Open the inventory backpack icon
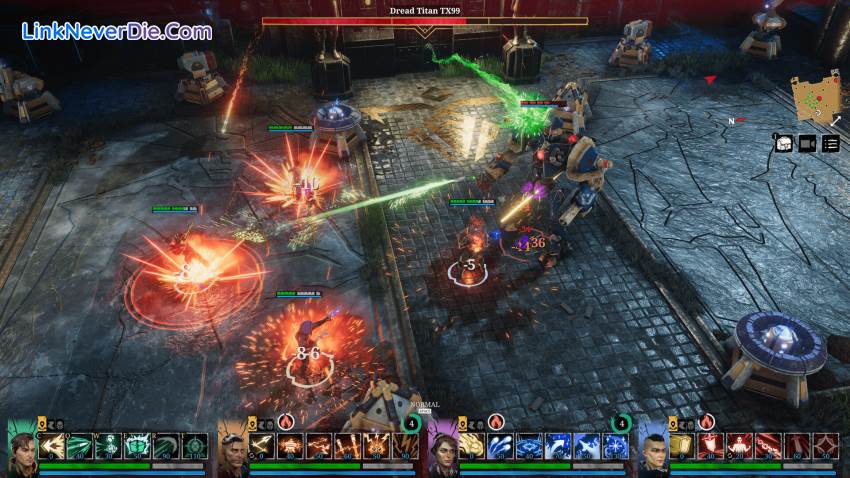Image resolution: width=850 pixels, height=478 pixels. (785, 143)
